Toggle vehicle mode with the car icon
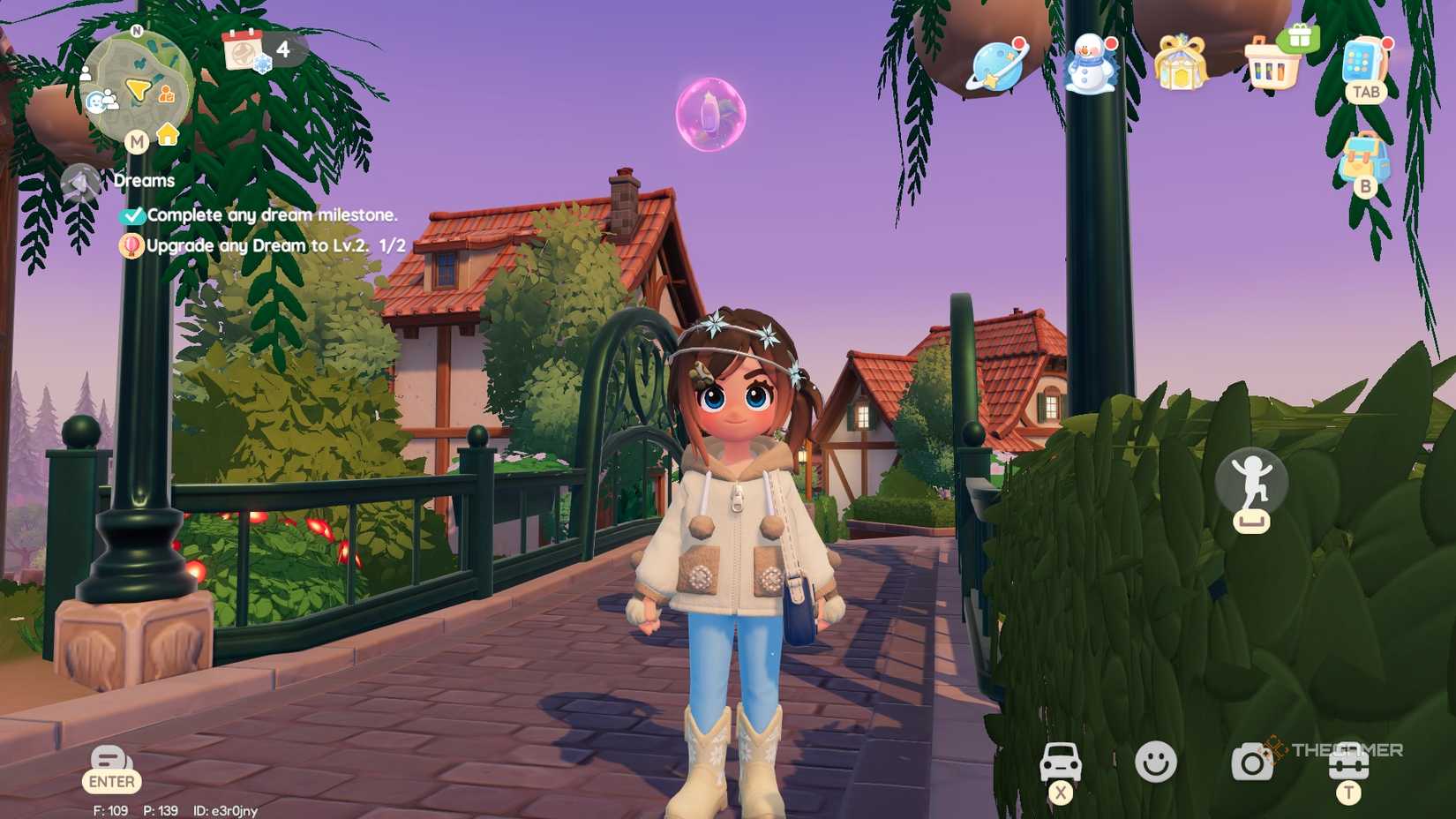1456x819 pixels. (x=1063, y=759)
